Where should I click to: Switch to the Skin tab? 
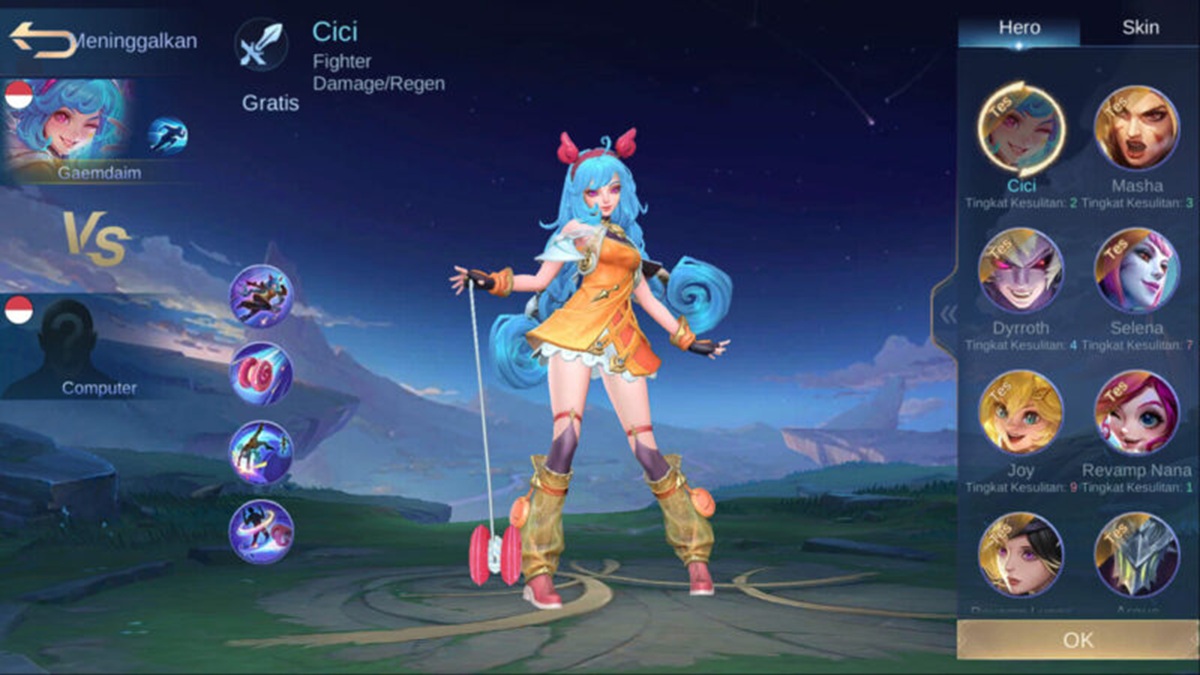pyautogui.click(x=1140, y=27)
